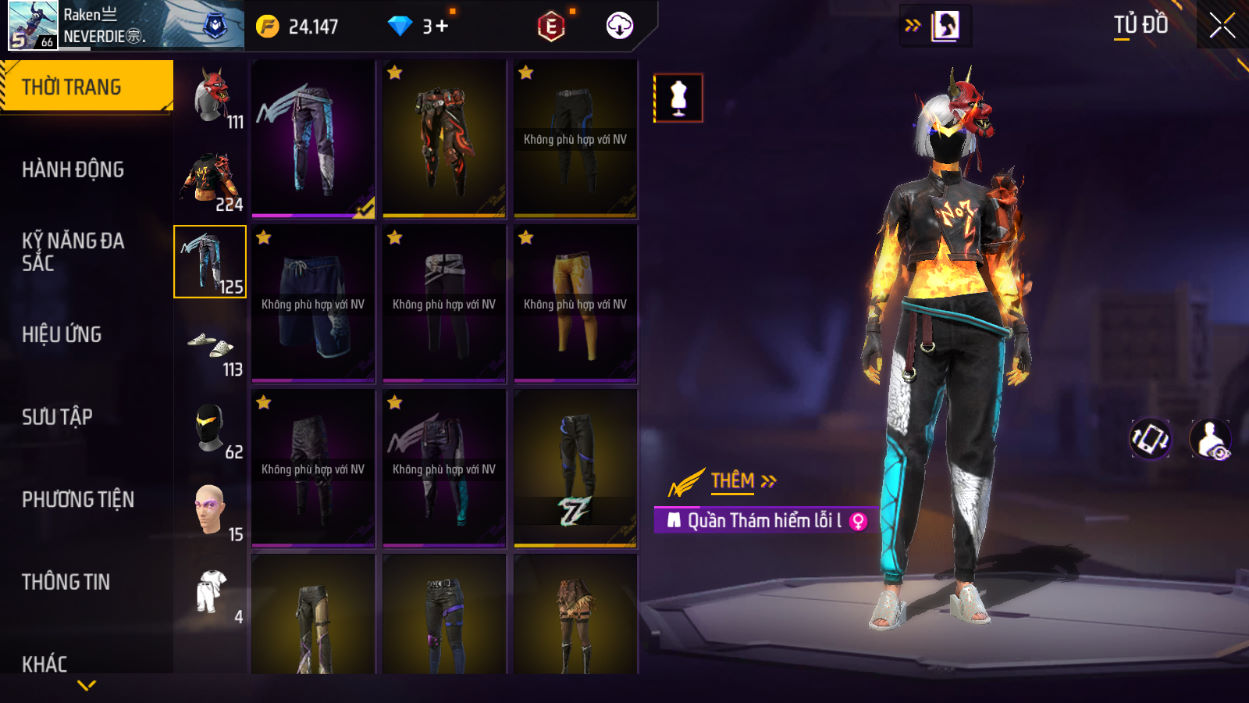
Task: Open the white outfit set subcategory
Action: 211,592
